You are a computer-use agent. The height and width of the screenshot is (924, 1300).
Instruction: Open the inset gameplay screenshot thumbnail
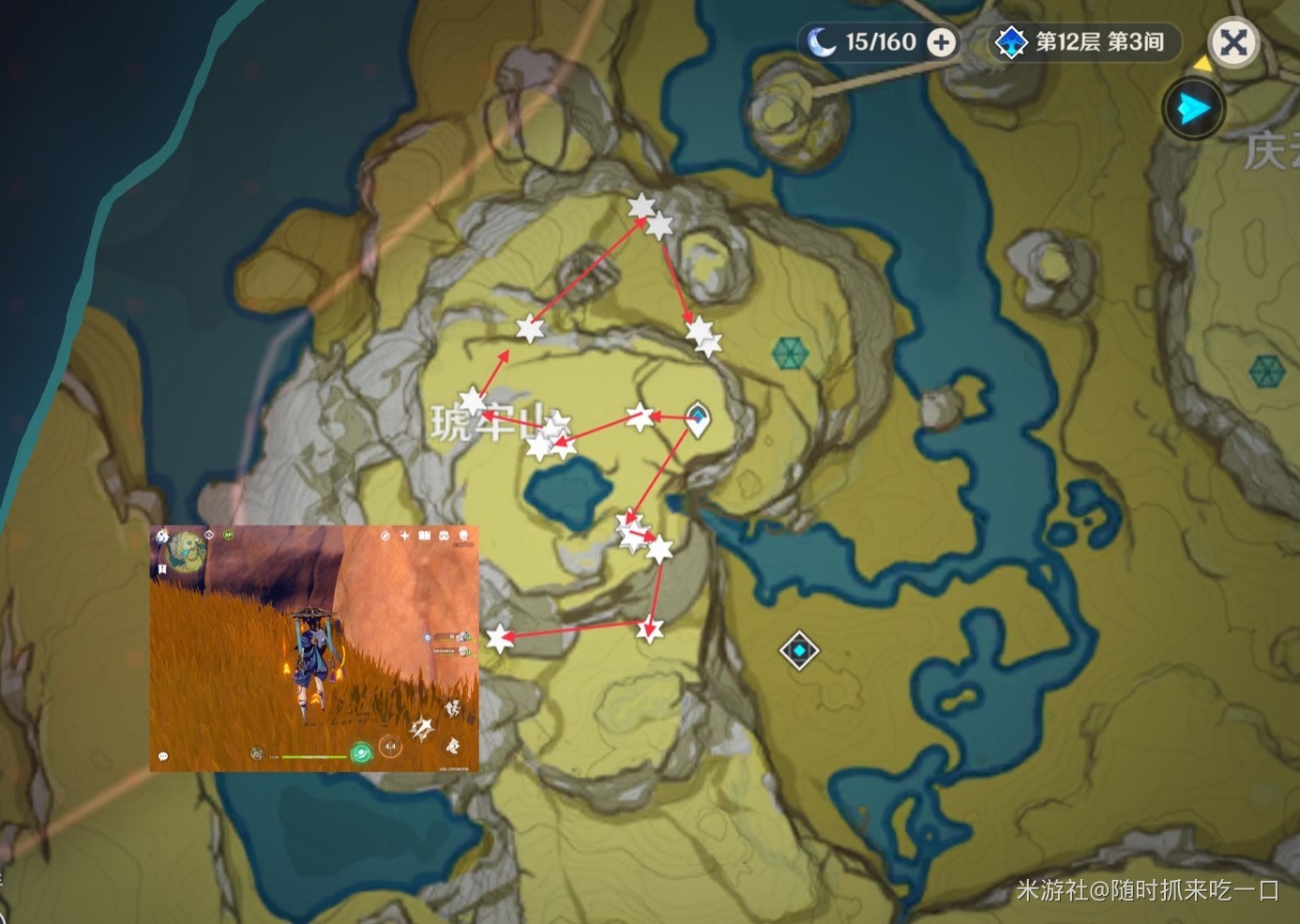[314, 648]
